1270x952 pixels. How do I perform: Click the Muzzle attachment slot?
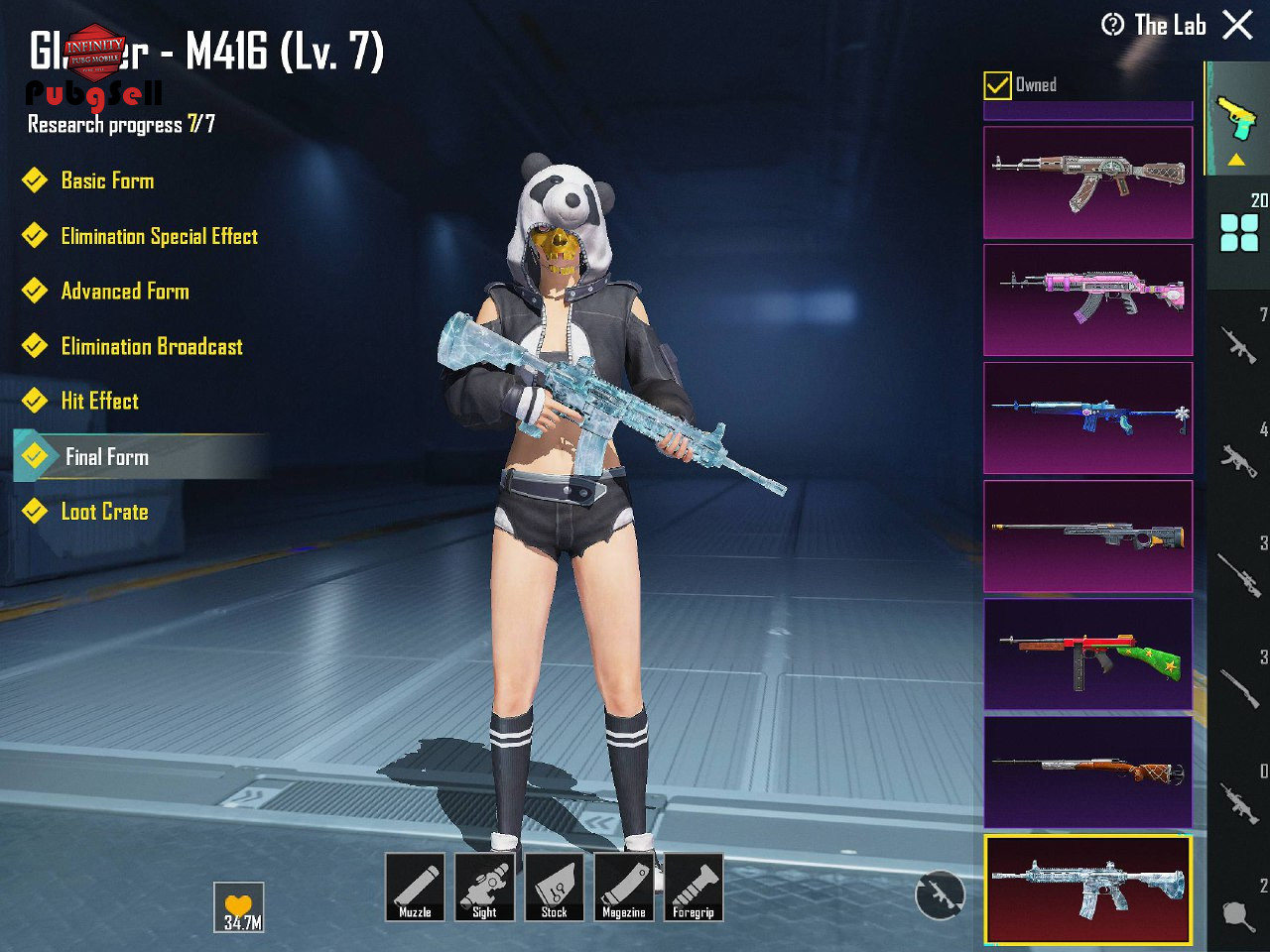[415, 888]
